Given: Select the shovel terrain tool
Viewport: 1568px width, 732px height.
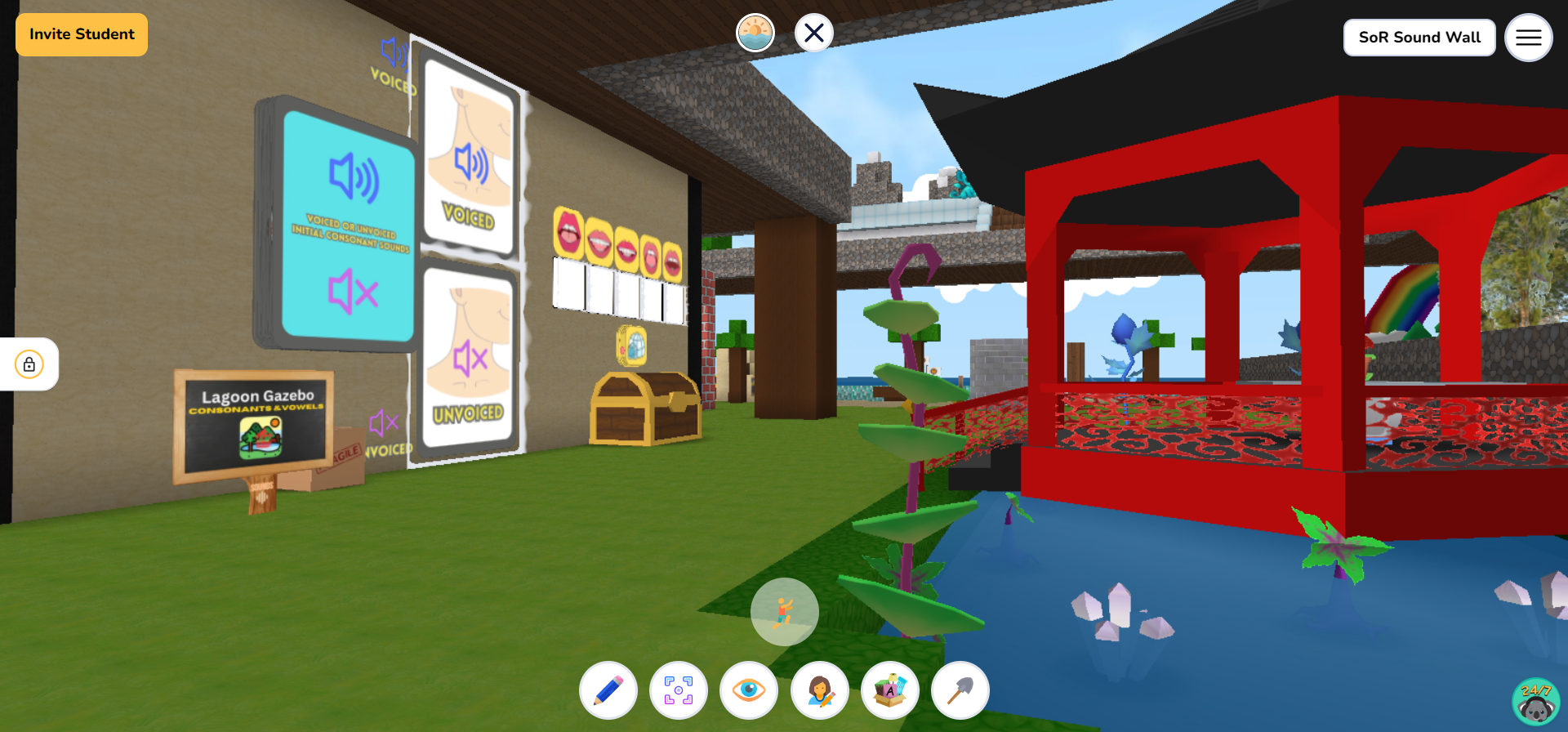Looking at the screenshot, I should (x=960, y=690).
